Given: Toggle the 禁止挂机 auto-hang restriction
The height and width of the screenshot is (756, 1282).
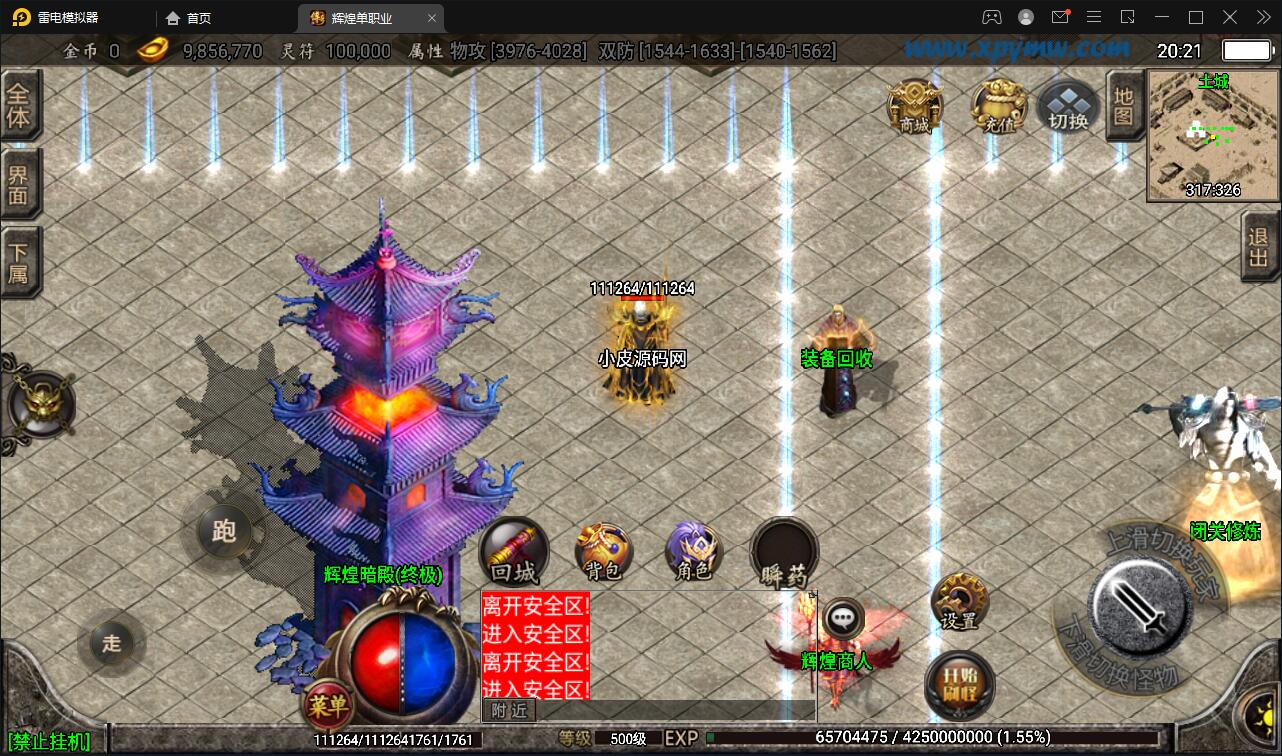Looking at the screenshot, I should pos(46,742).
